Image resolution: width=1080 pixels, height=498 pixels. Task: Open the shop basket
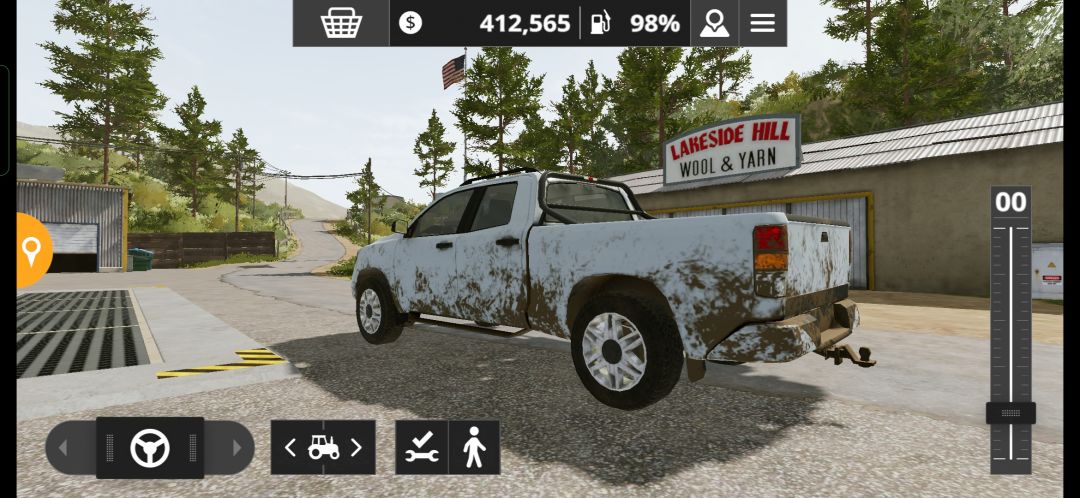coord(341,23)
